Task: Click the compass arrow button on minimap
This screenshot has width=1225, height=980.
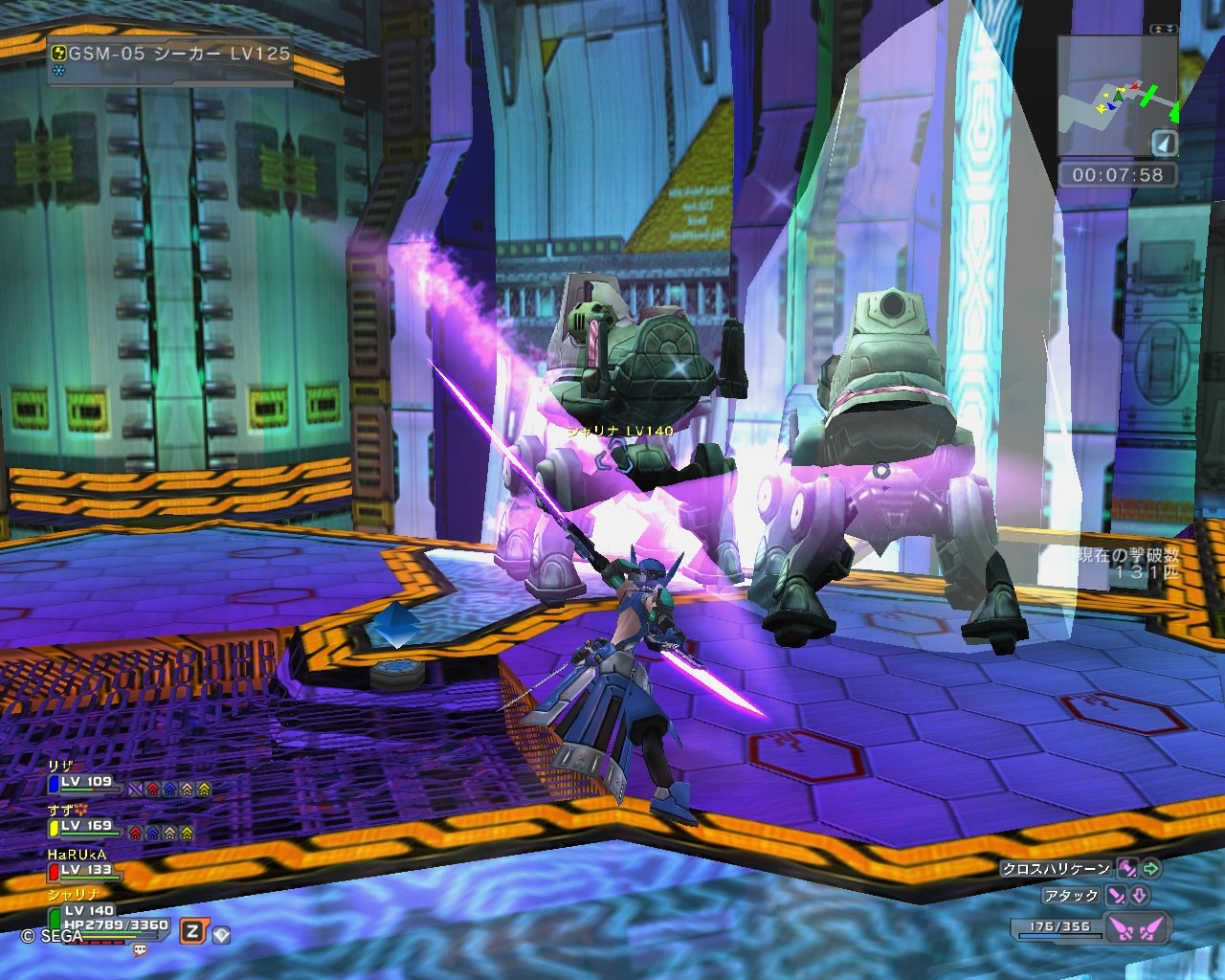Action: [1164, 144]
